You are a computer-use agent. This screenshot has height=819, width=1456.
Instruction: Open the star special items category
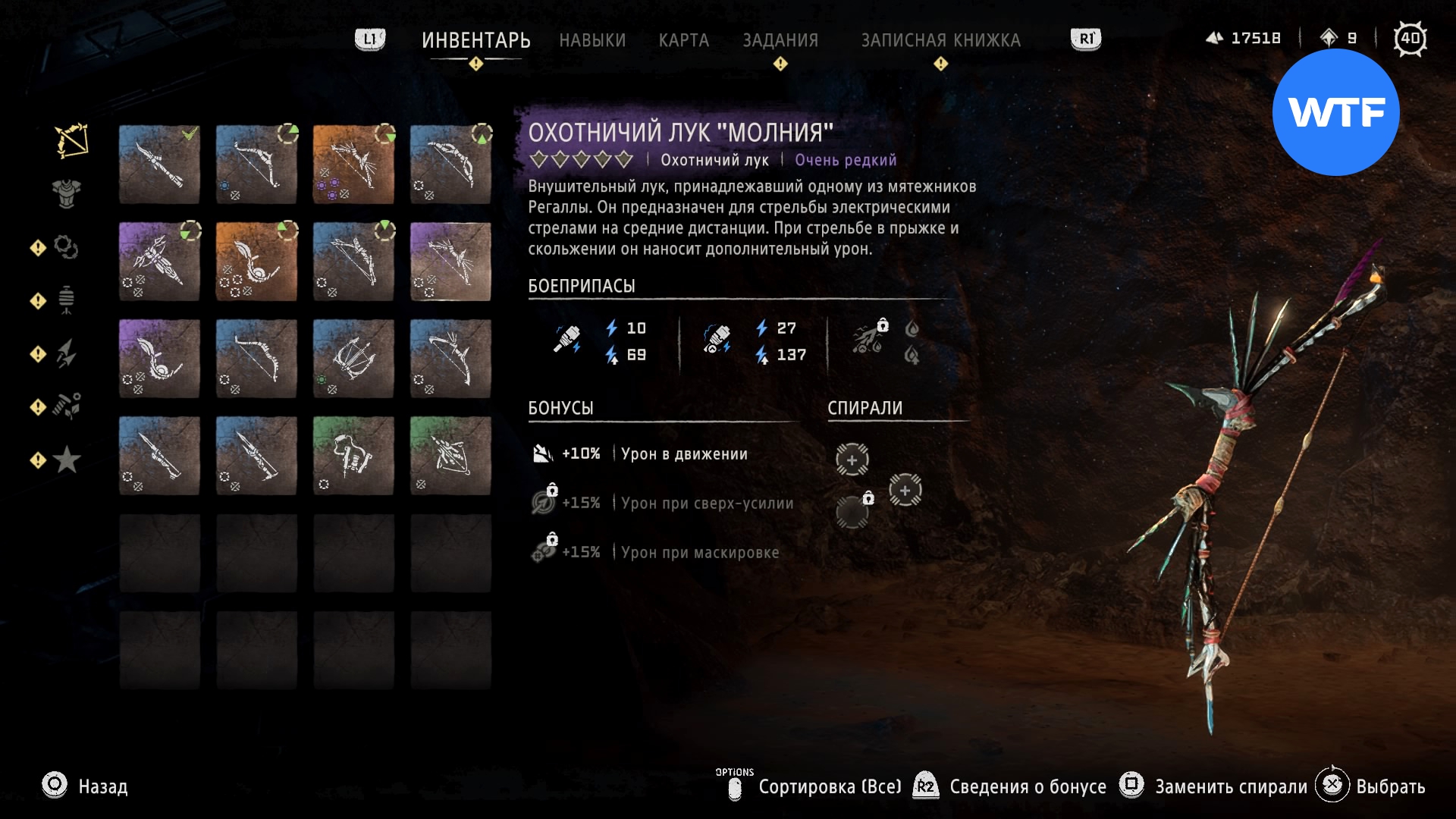click(x=67, y=460)
